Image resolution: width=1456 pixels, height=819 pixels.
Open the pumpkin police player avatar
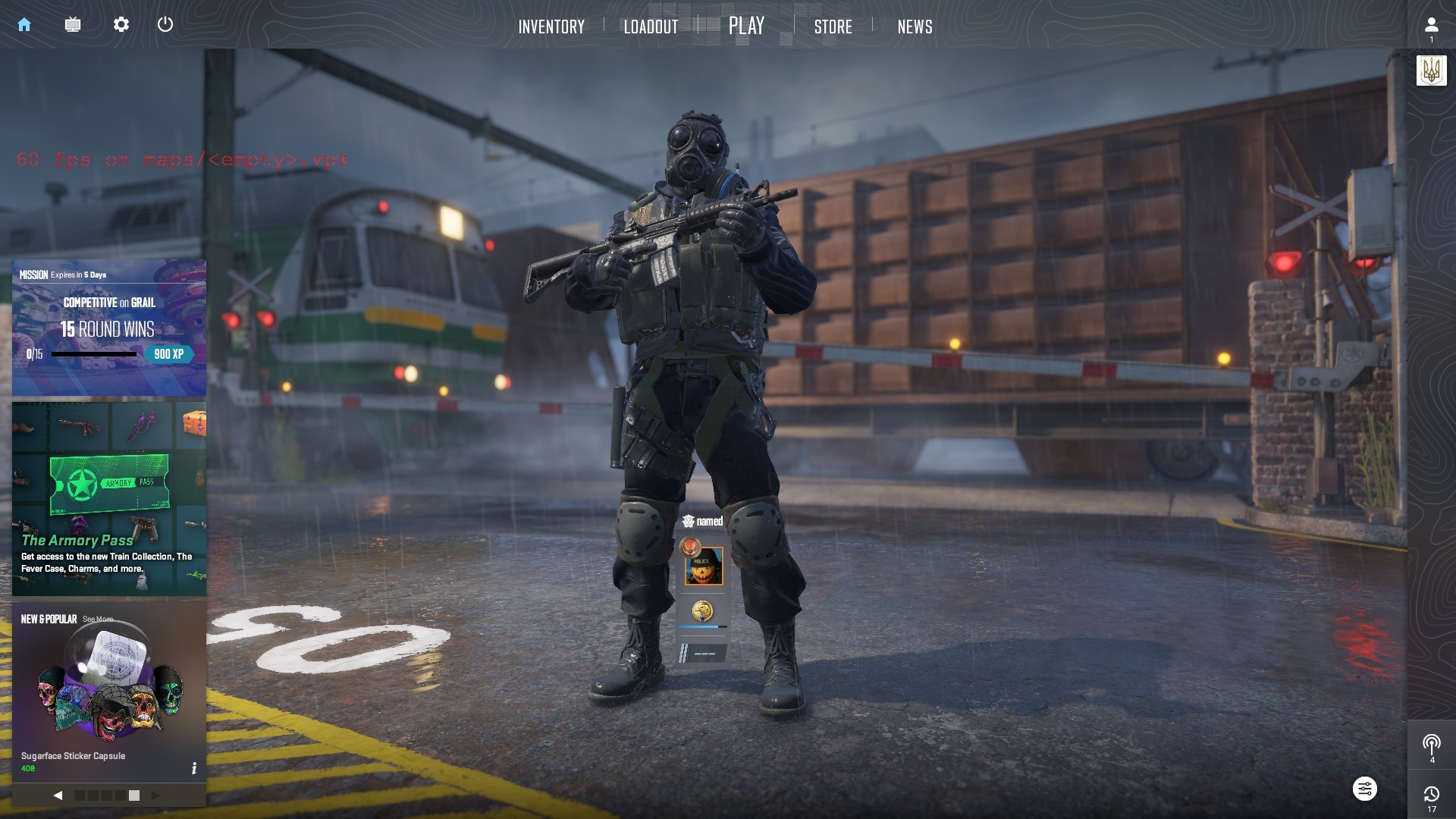click(704, 566)
